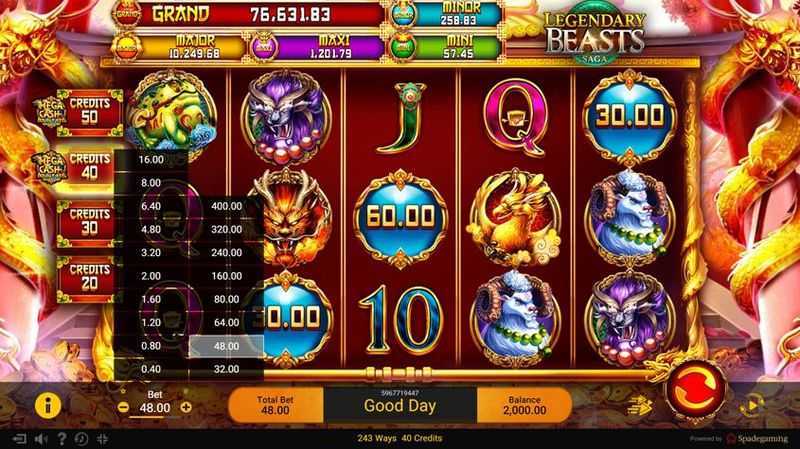This screenshot has height=449, width=800.
Task: Open the yellow info paytable button
Action: tap(45, 405)
